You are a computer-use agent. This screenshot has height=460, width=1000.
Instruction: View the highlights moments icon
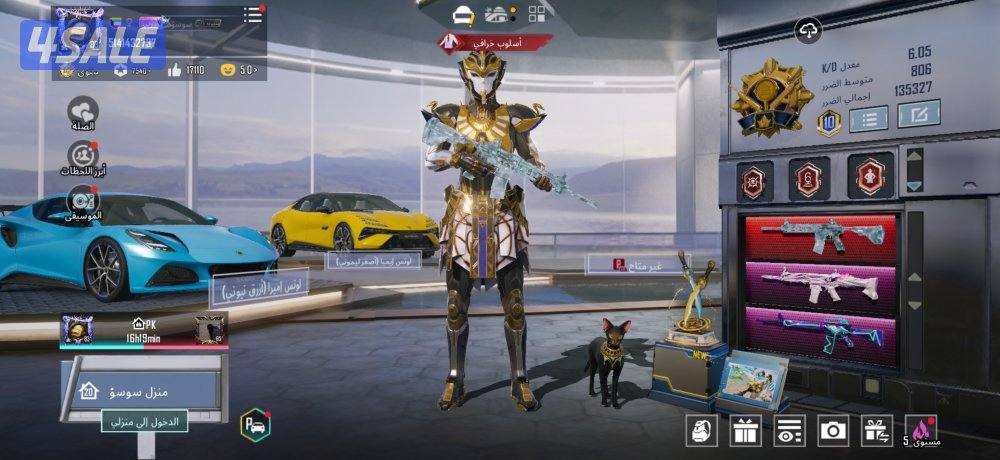tap(83, 157)
